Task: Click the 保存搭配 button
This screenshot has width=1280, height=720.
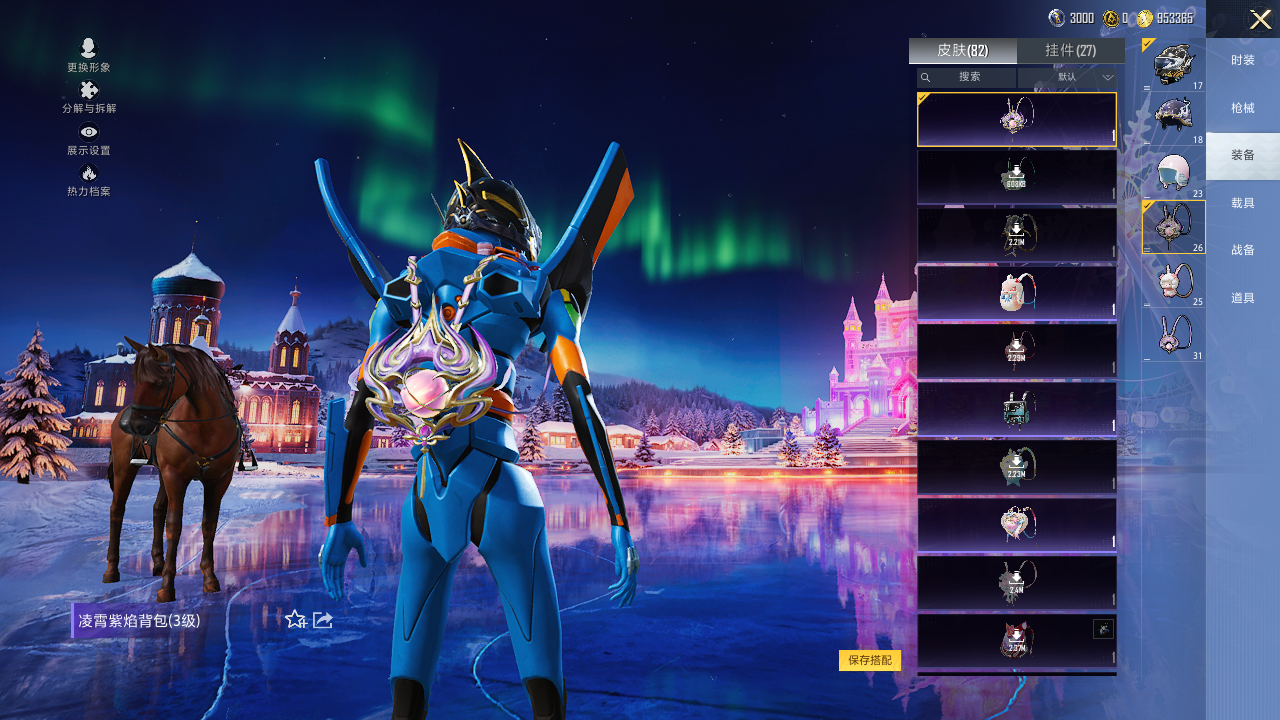Action: coord(870,660)
